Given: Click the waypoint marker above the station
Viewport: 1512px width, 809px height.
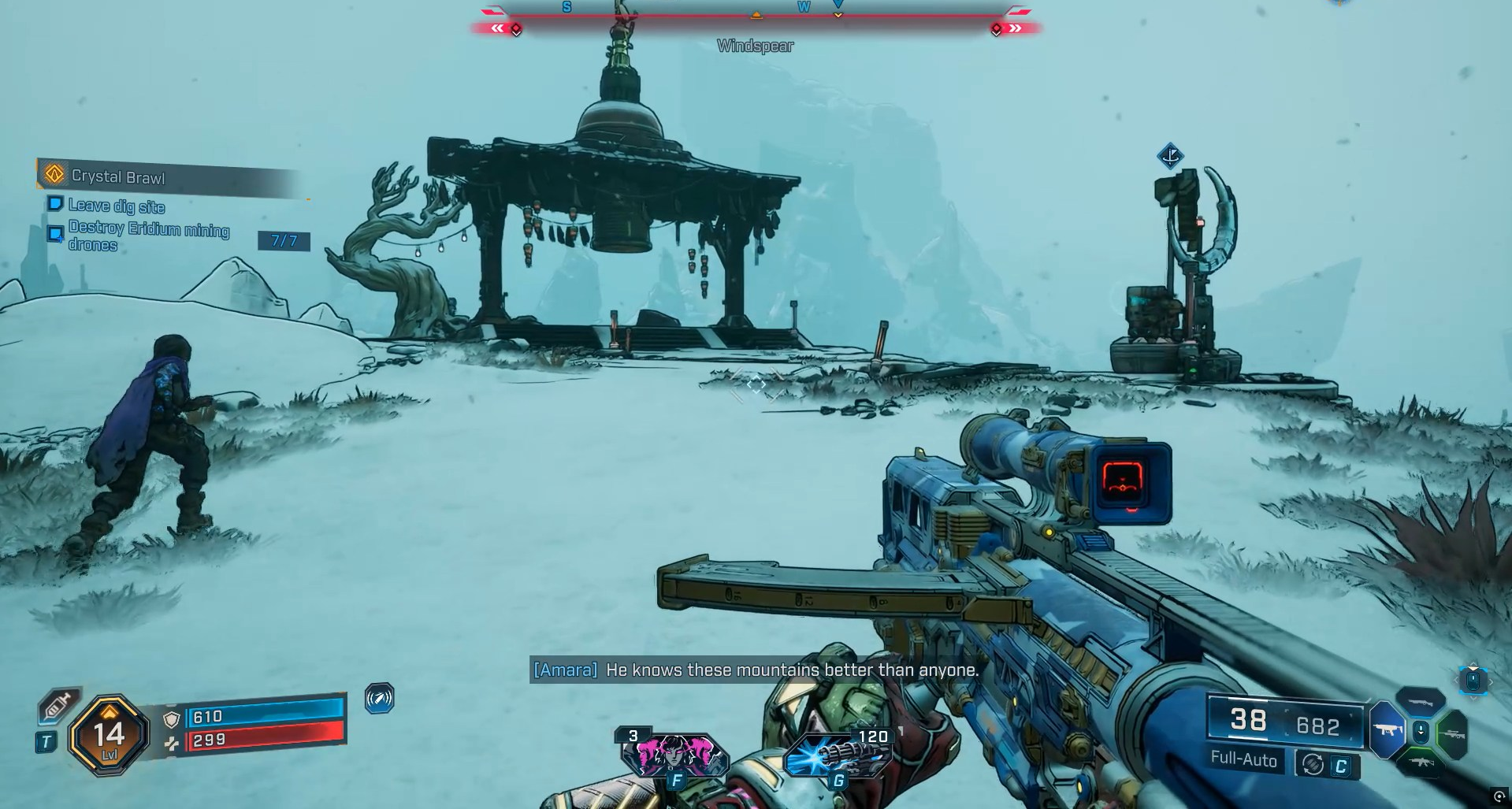Looking at the screenshot, I should 1170,156.
